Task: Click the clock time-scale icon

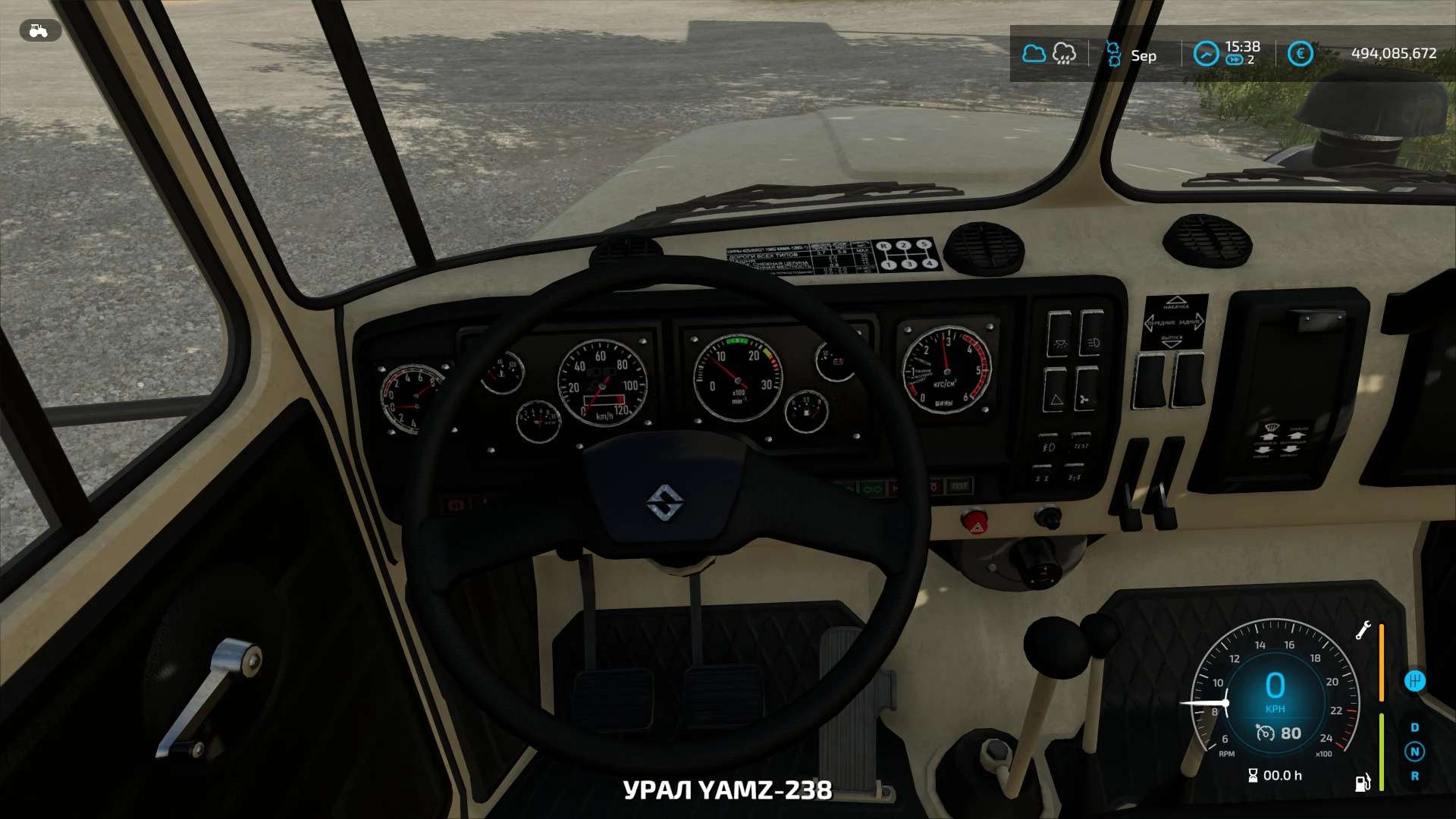Action: pos(1205,54)
